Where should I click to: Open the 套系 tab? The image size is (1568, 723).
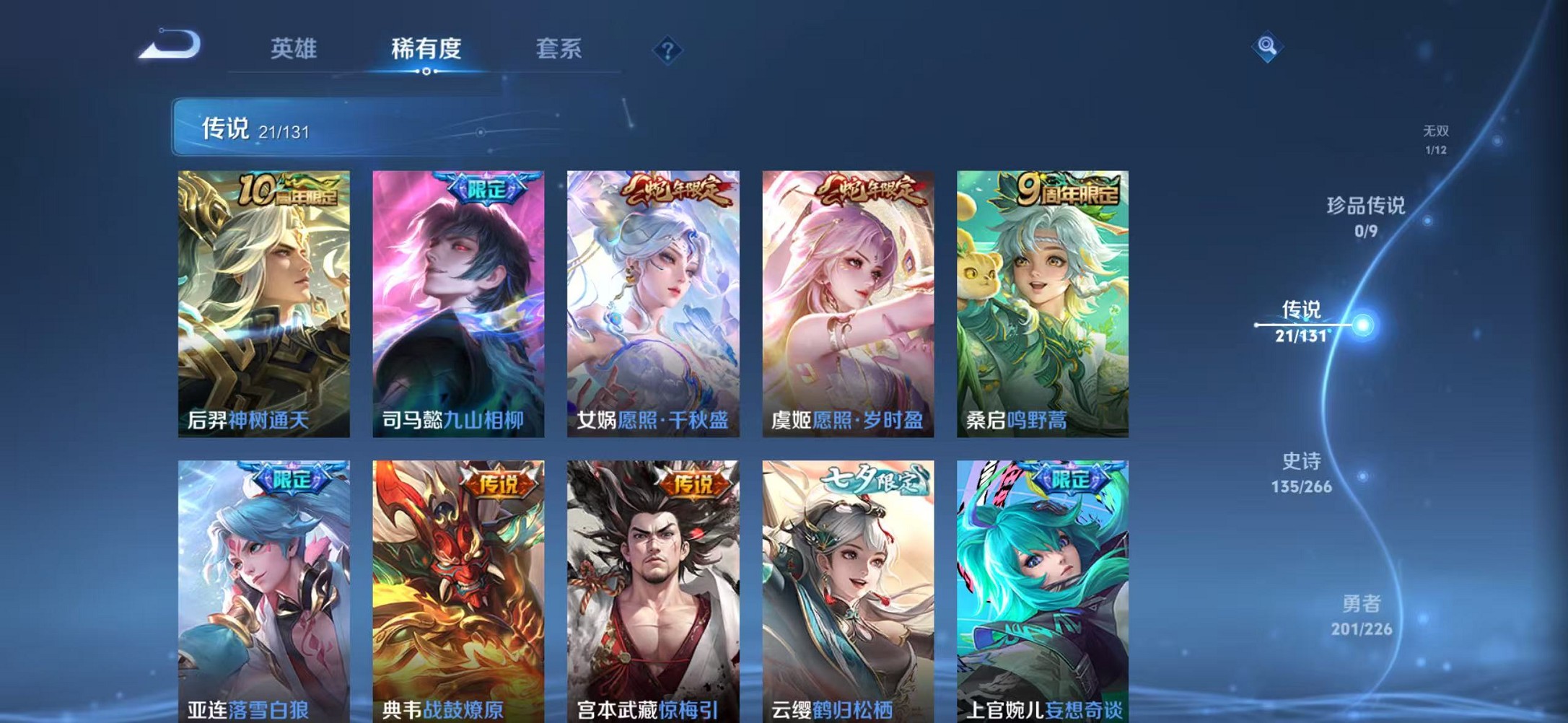(x=559, y=49)
